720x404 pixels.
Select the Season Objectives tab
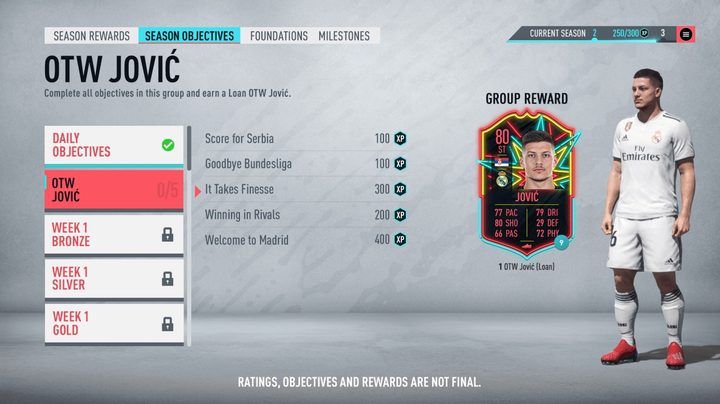(190, 36)
